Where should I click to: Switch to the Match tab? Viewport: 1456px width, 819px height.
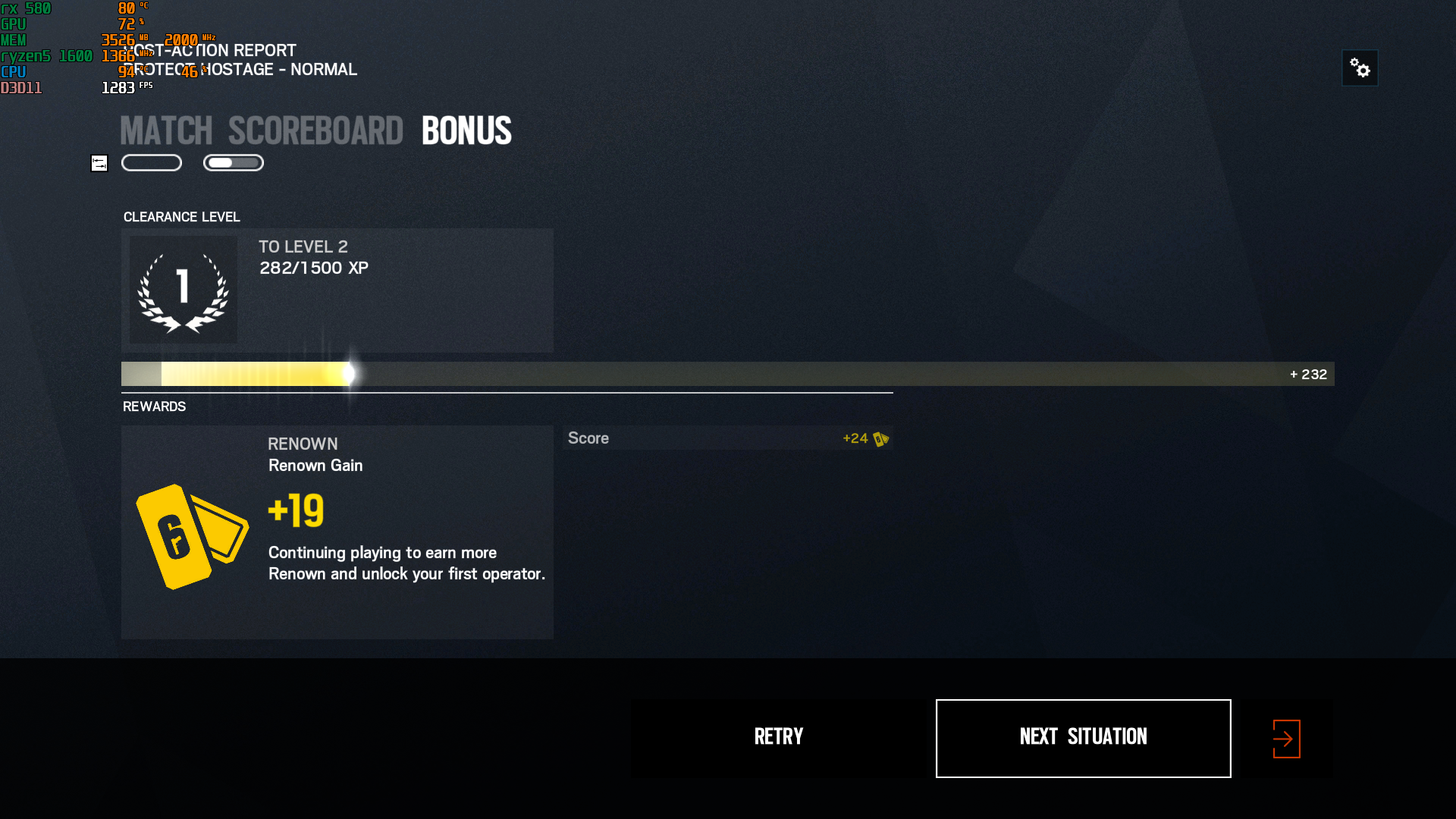click(166, 130)
